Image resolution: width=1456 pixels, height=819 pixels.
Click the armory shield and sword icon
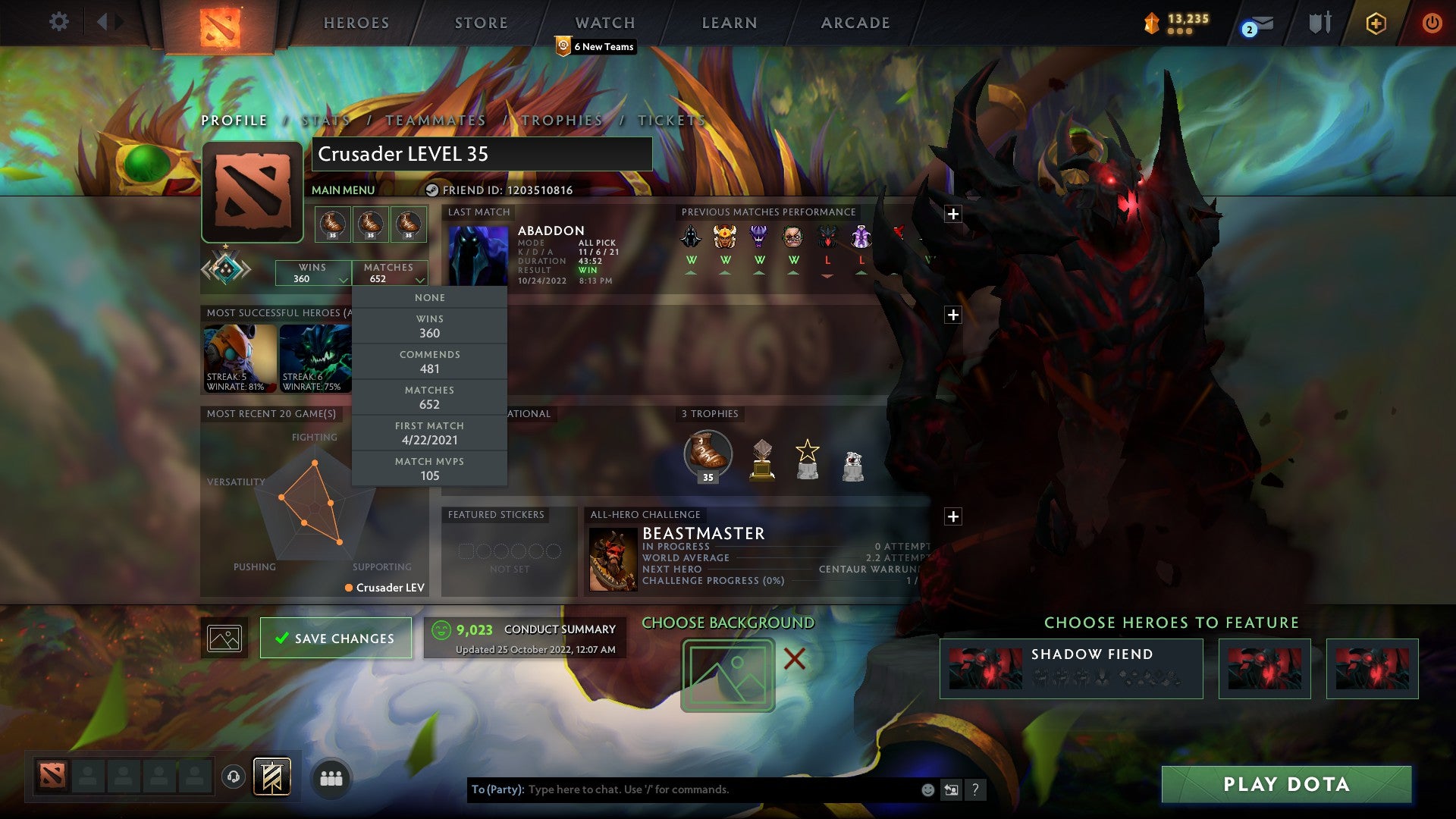(1319, 23)
